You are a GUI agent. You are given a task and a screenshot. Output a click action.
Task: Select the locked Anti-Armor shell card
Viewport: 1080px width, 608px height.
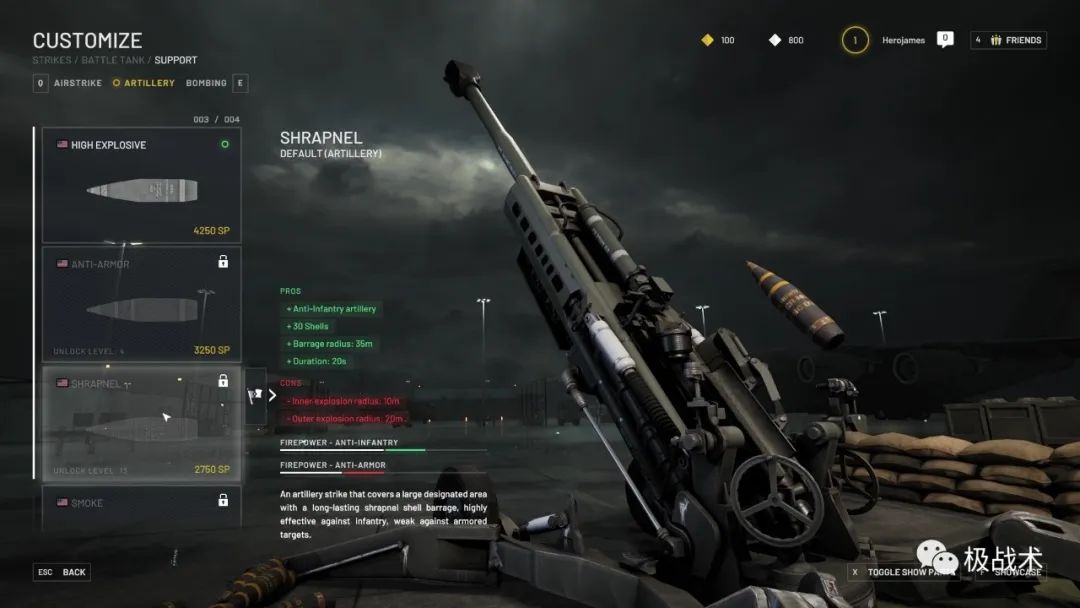coord(141,304)
